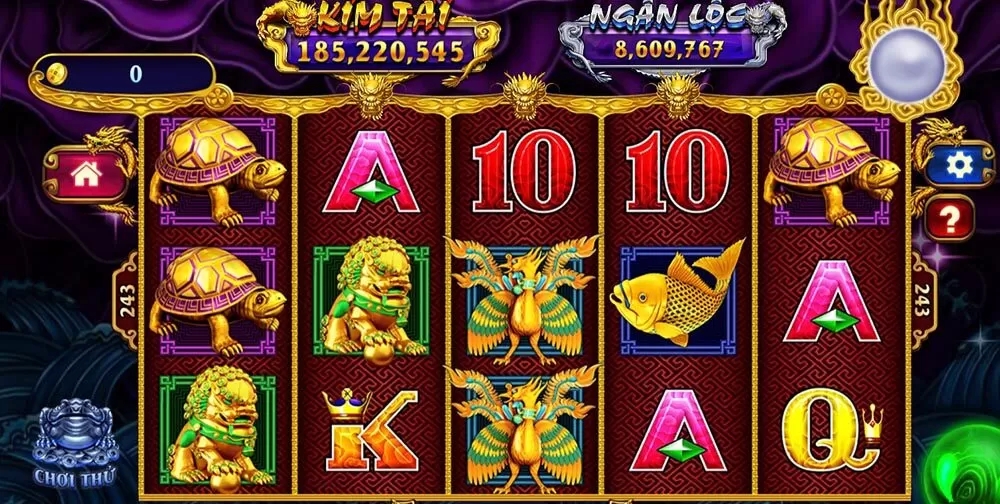Spin the reels with the green orb
The width and height of the screenshot is (1000, 504).
pos(966,470)
